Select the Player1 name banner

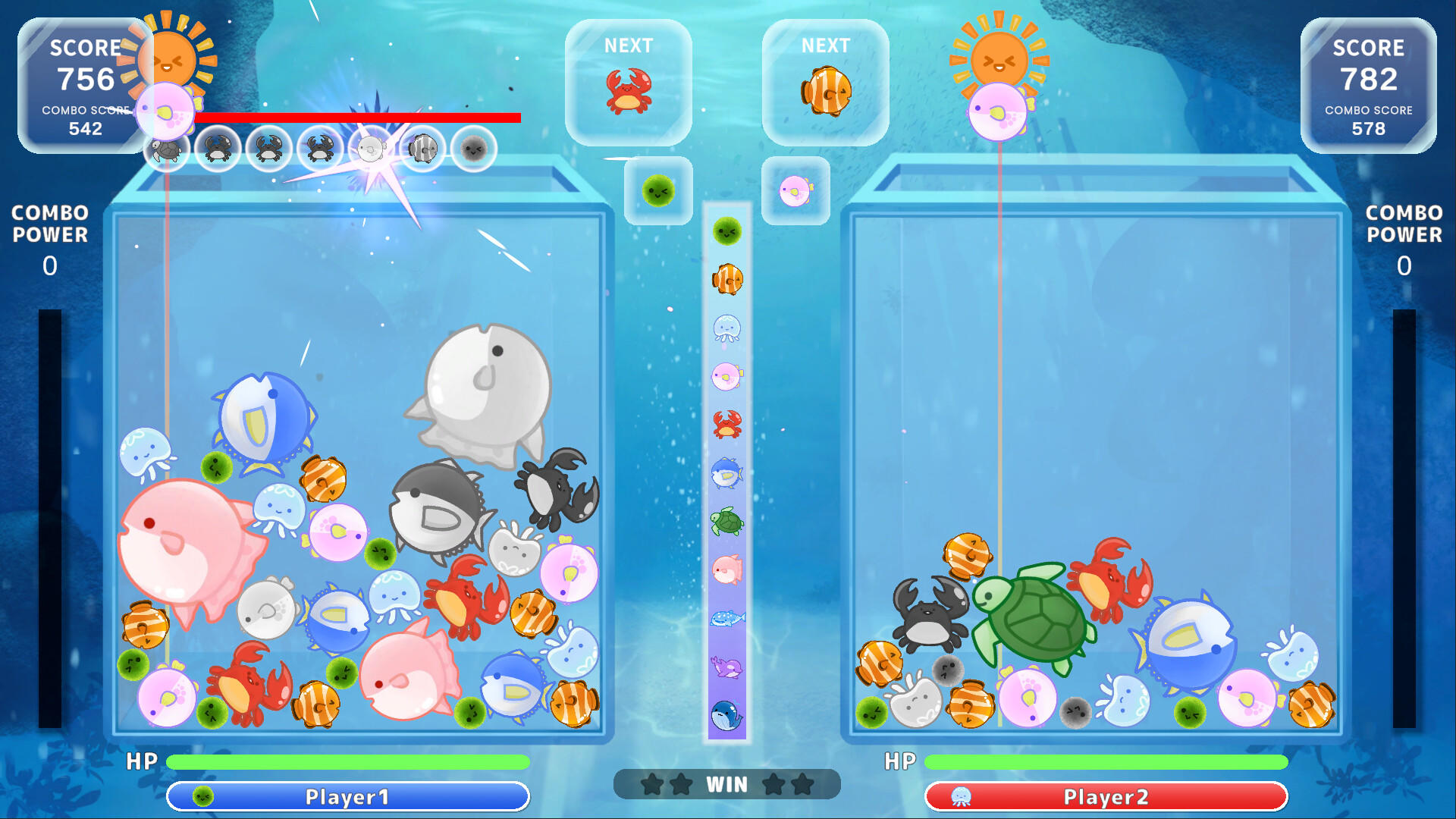348,797
